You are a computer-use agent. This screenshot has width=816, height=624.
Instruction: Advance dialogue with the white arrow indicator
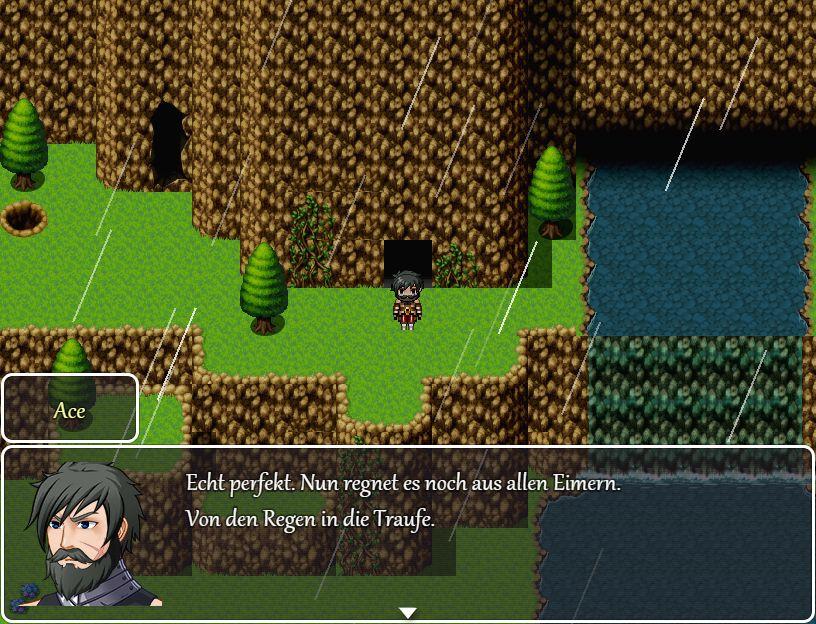tap(407, 612)
